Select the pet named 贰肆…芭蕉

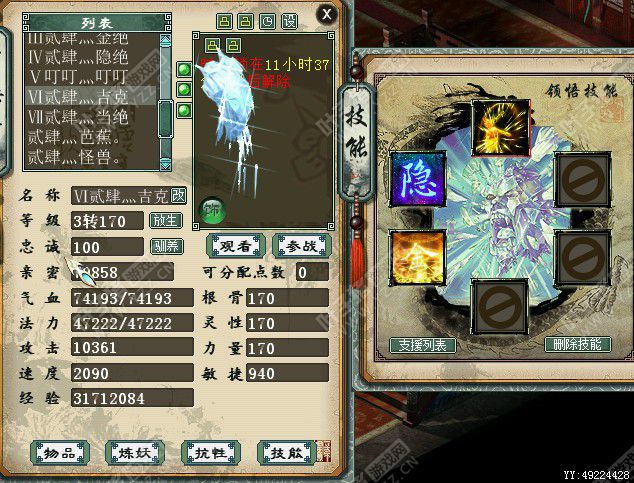point(88,136)
